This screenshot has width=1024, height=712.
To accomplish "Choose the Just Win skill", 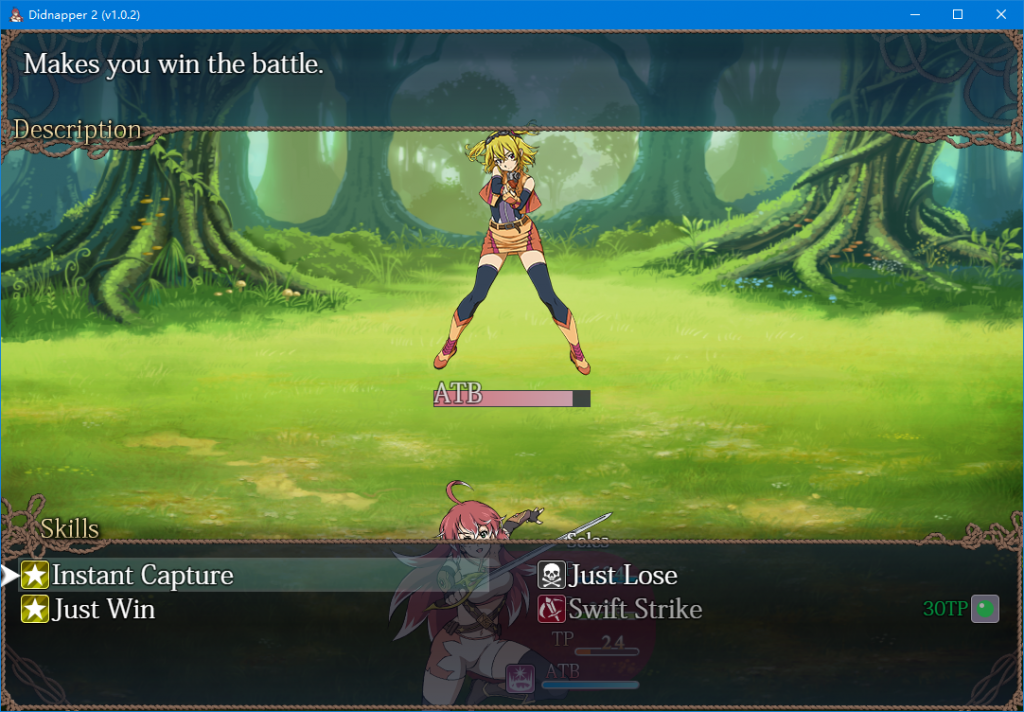I will pyautogui.click(x=103, y=609).
